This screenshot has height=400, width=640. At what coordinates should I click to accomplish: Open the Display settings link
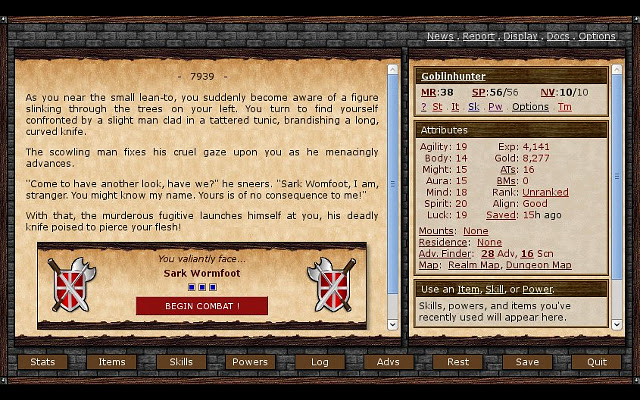point(520,36)
